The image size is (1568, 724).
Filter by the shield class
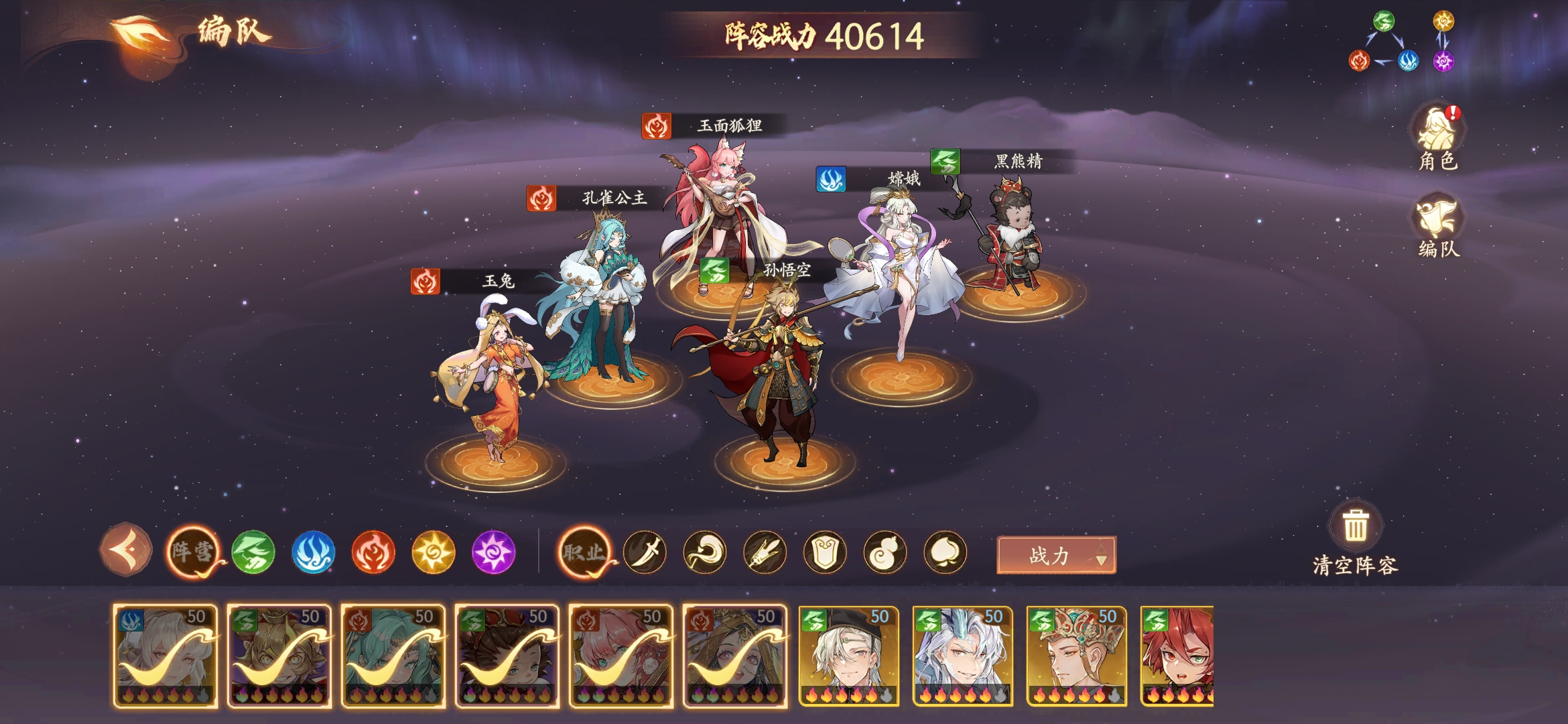tap(825, 552)
